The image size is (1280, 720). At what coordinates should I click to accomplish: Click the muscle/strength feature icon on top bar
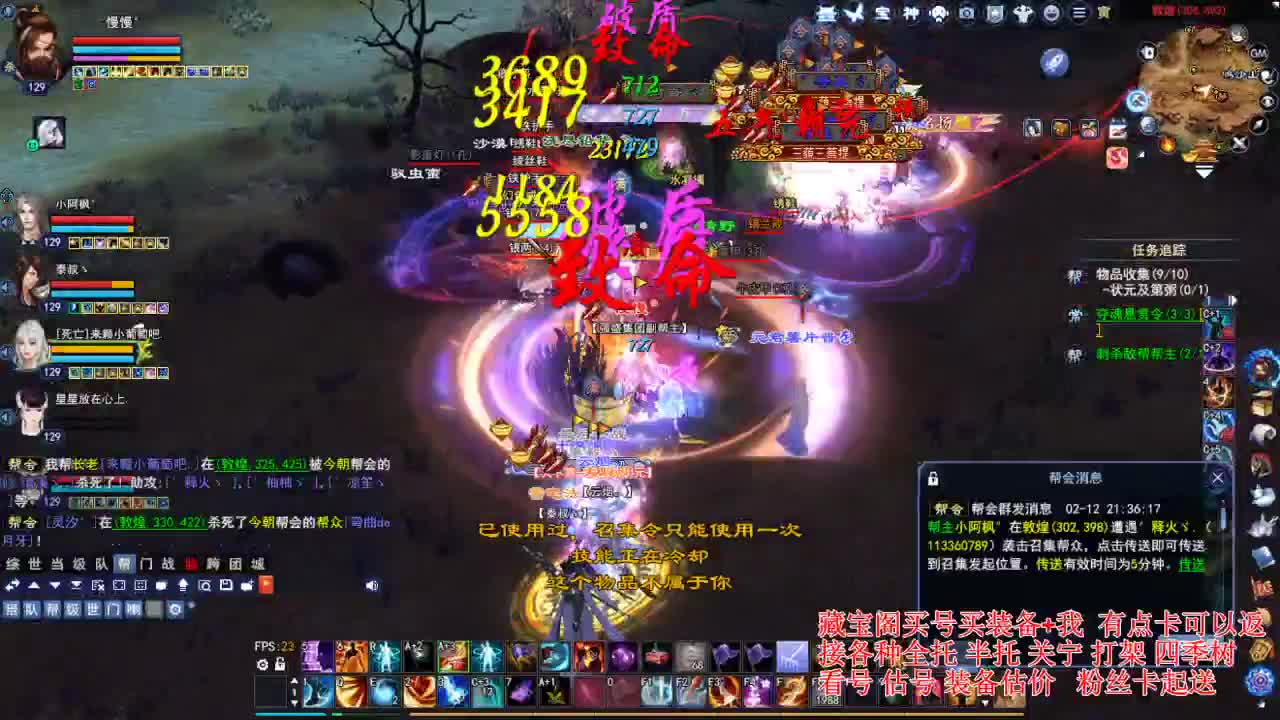pos(1023,12)
